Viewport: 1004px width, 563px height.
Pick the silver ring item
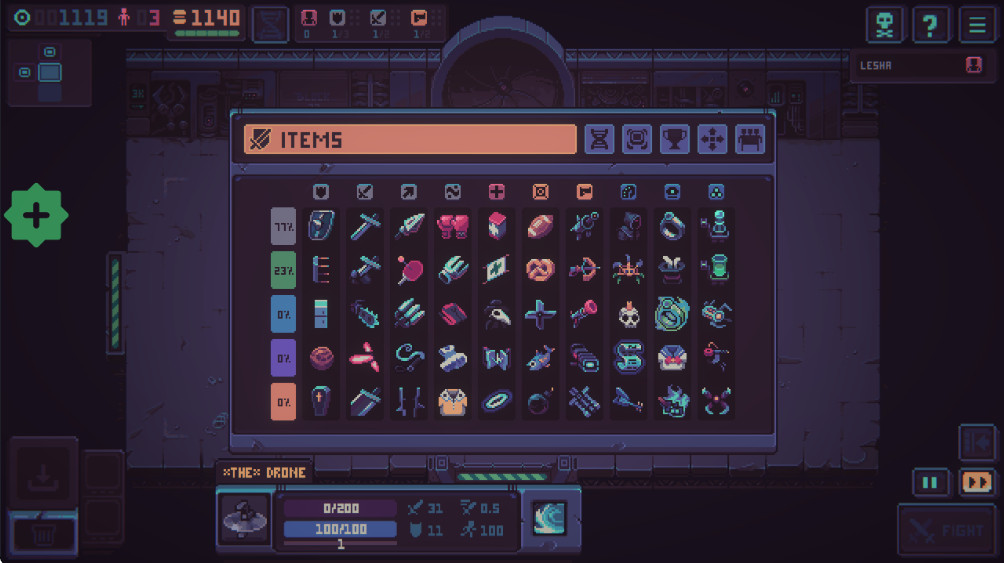672,226
